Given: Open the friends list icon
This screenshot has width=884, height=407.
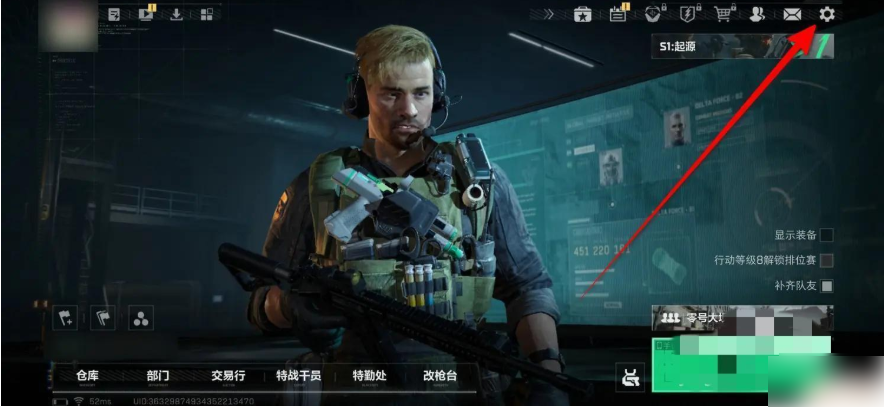Looking at the screenshot, I should coord(757,14).
